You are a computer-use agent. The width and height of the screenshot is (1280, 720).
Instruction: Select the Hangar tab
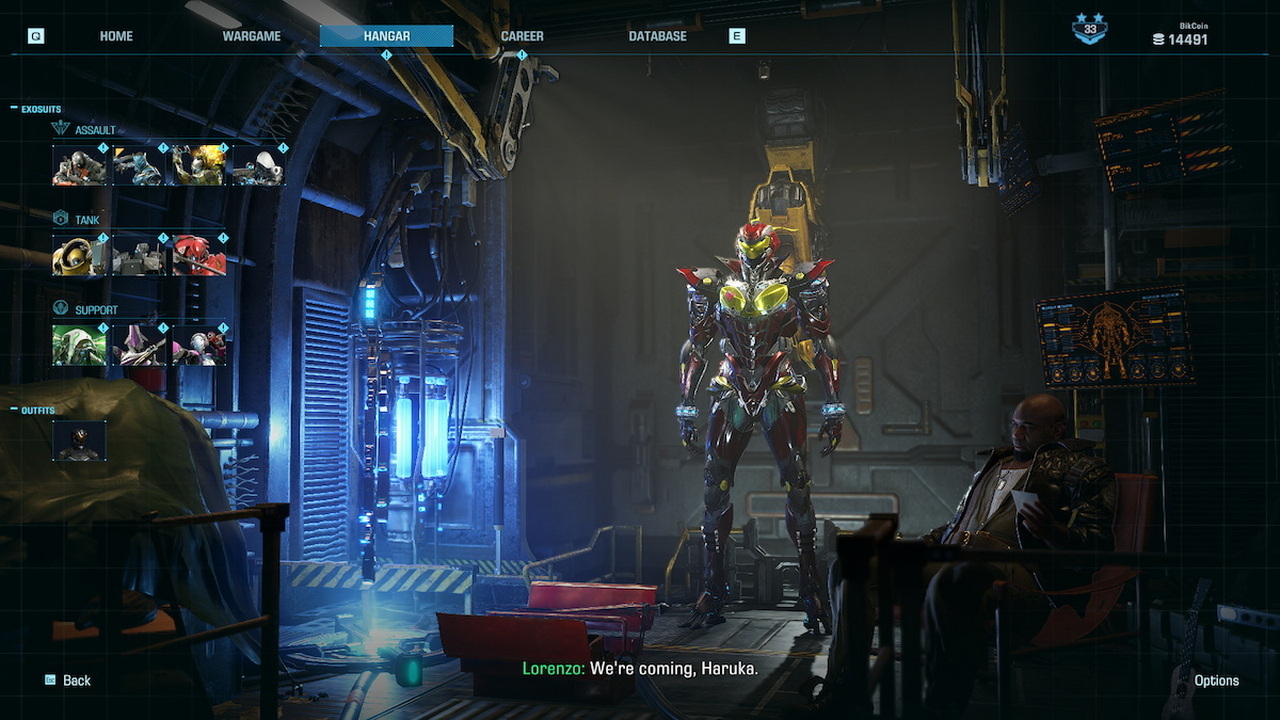click(386, 36)
